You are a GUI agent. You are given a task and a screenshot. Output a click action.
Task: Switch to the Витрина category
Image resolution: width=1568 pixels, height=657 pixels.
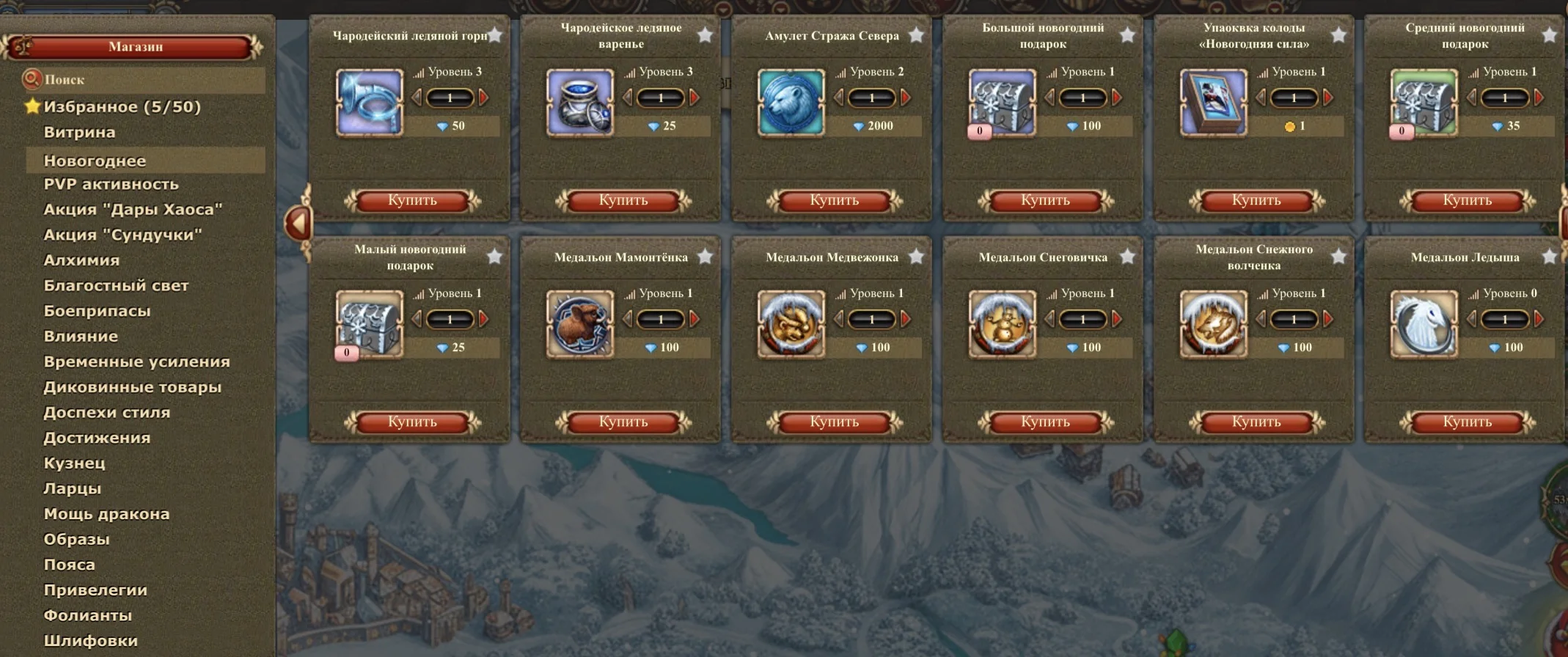coord(79,133)
